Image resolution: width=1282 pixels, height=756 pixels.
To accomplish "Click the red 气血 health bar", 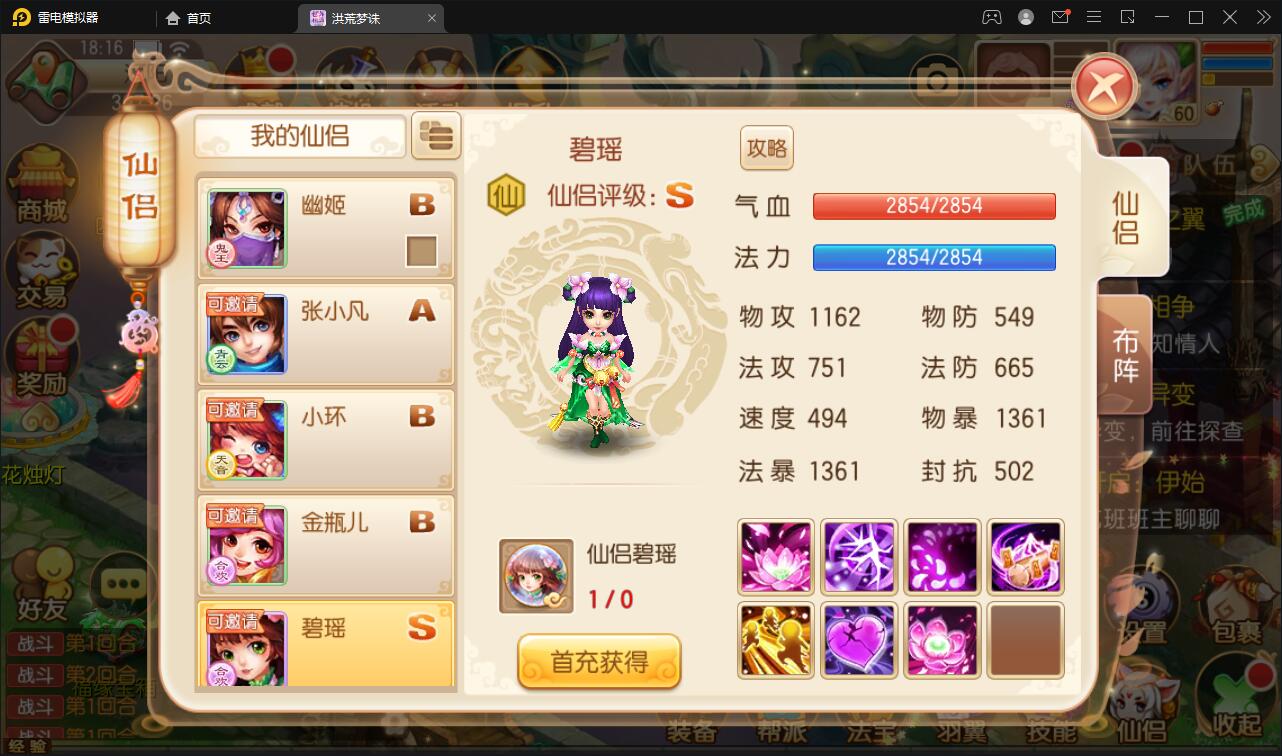I will pos(934,206).
